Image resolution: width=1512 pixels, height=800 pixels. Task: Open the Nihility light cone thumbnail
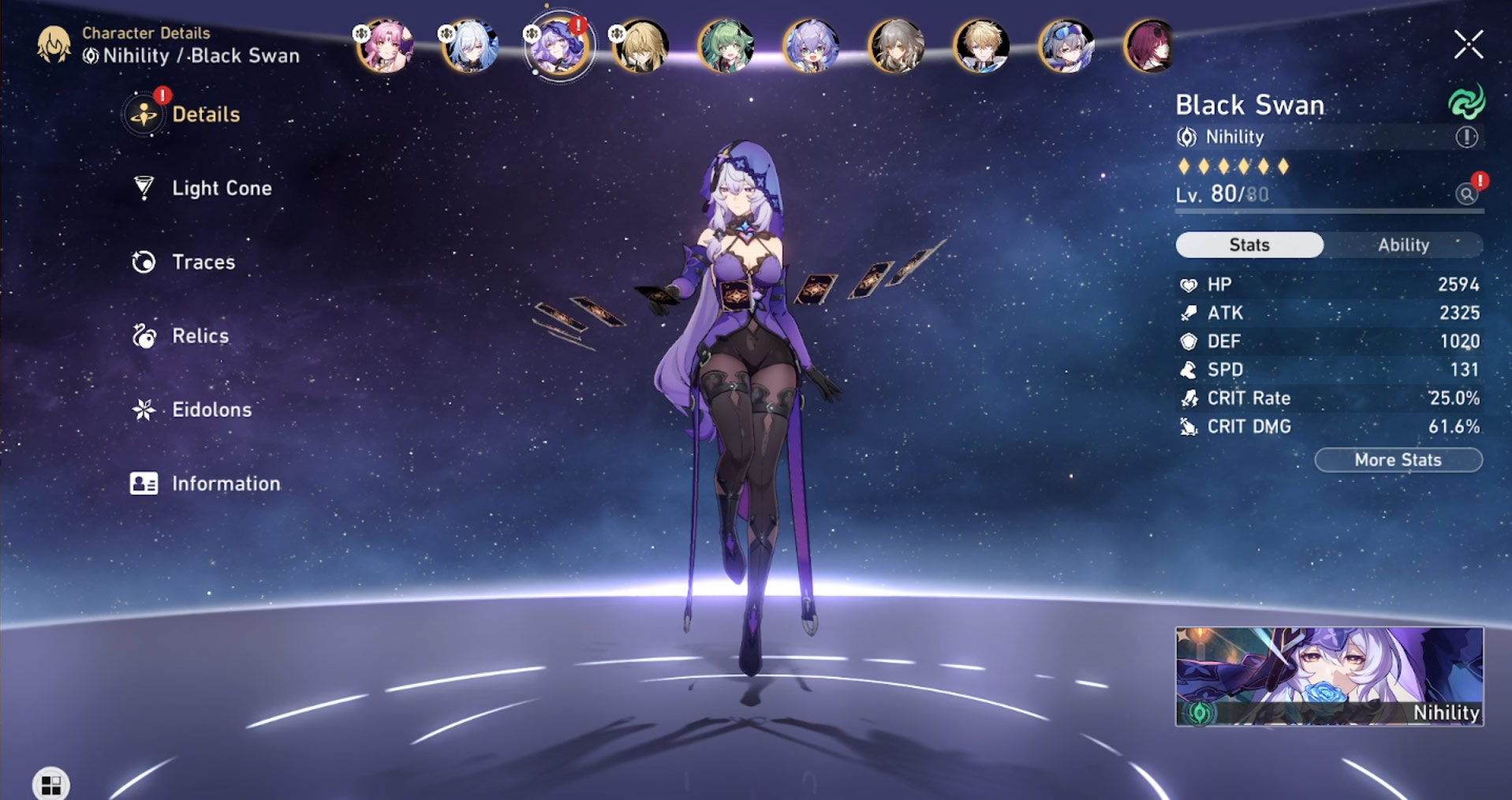[x=1329, y=676]
